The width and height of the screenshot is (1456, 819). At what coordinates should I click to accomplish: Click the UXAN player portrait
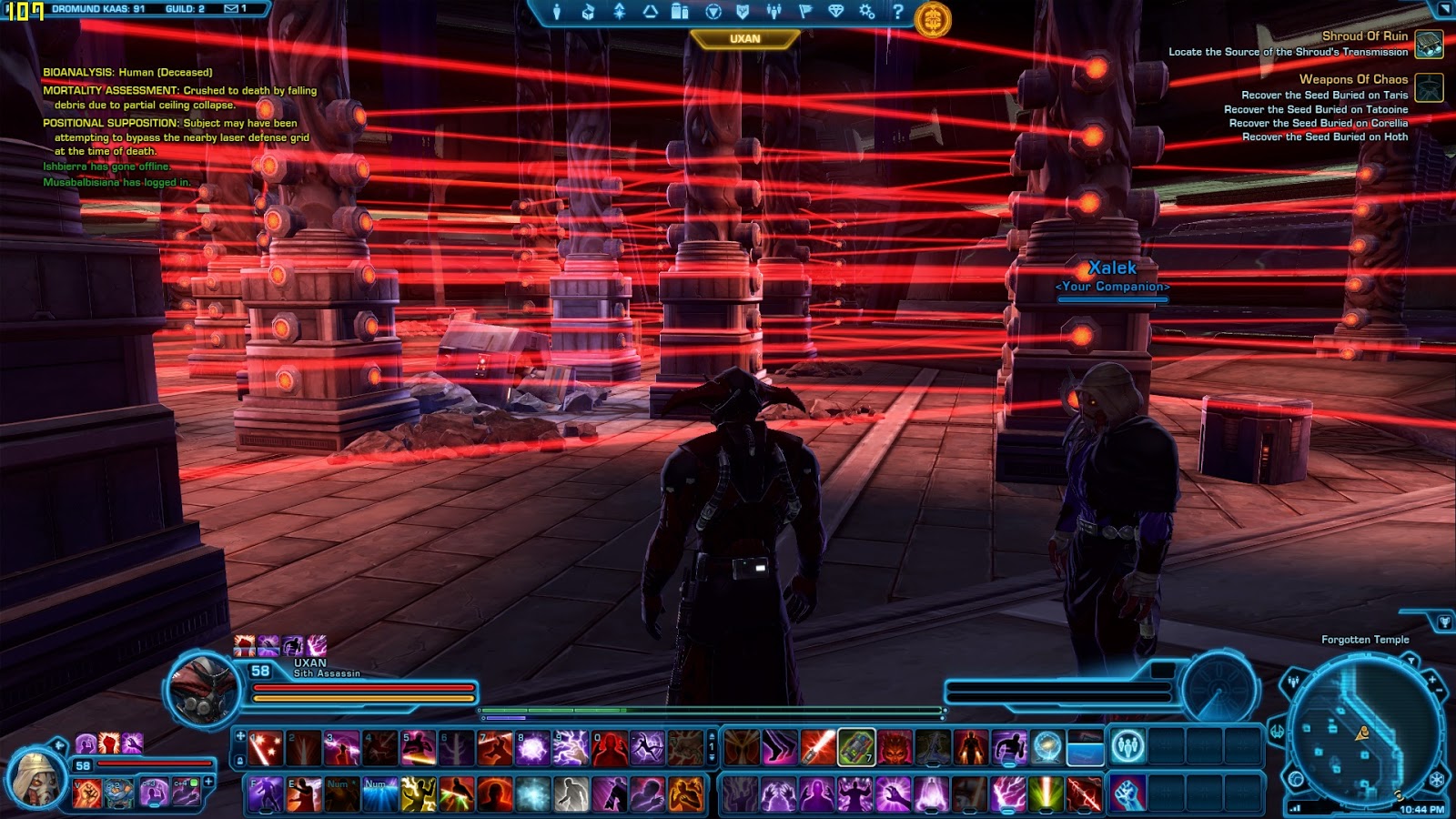(x=202, y=690)
